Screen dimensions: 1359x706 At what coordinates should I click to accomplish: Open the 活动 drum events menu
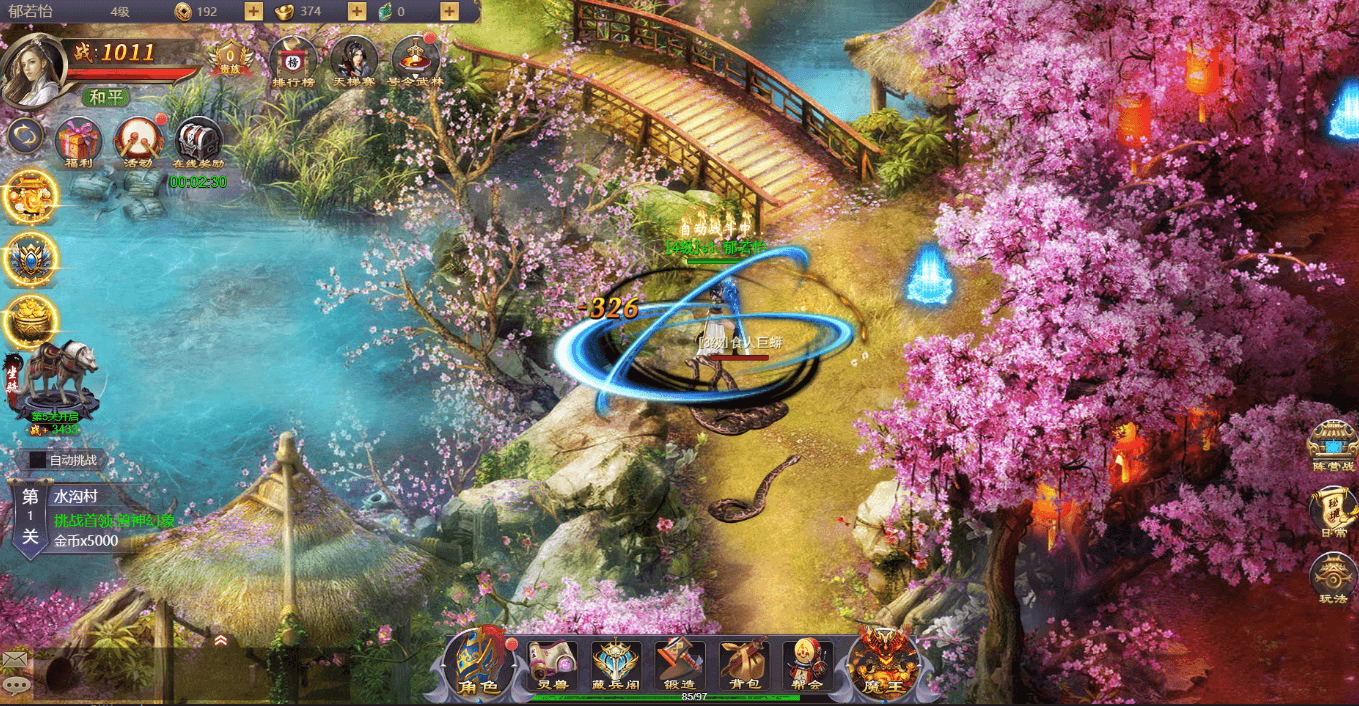point(137,141)
